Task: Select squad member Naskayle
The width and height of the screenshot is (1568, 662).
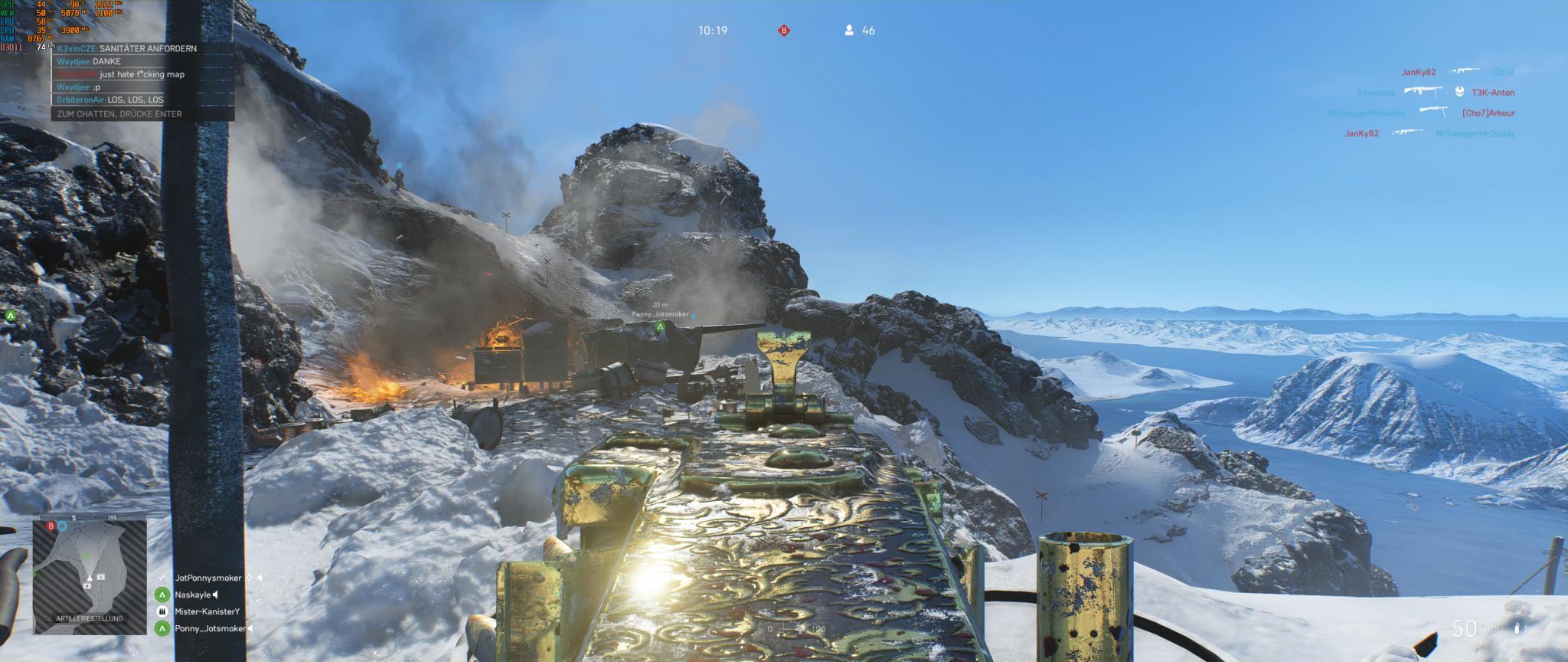Action: pyautogui.click(x=192, y=595)
